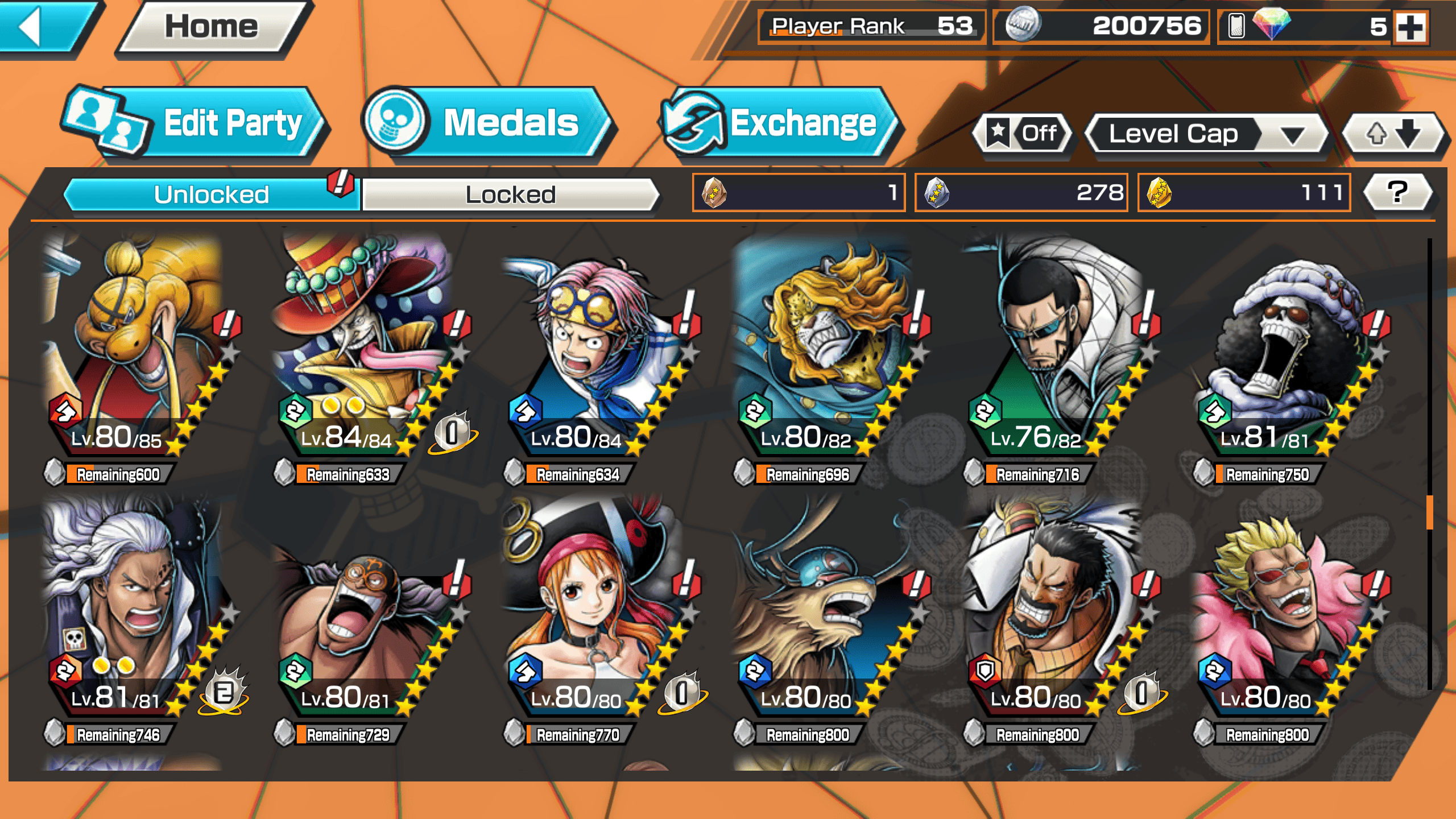Choose the orange-haired girl at Lv.80/80
Viewport: 1456px width, 819px height.
coord(591,614)
